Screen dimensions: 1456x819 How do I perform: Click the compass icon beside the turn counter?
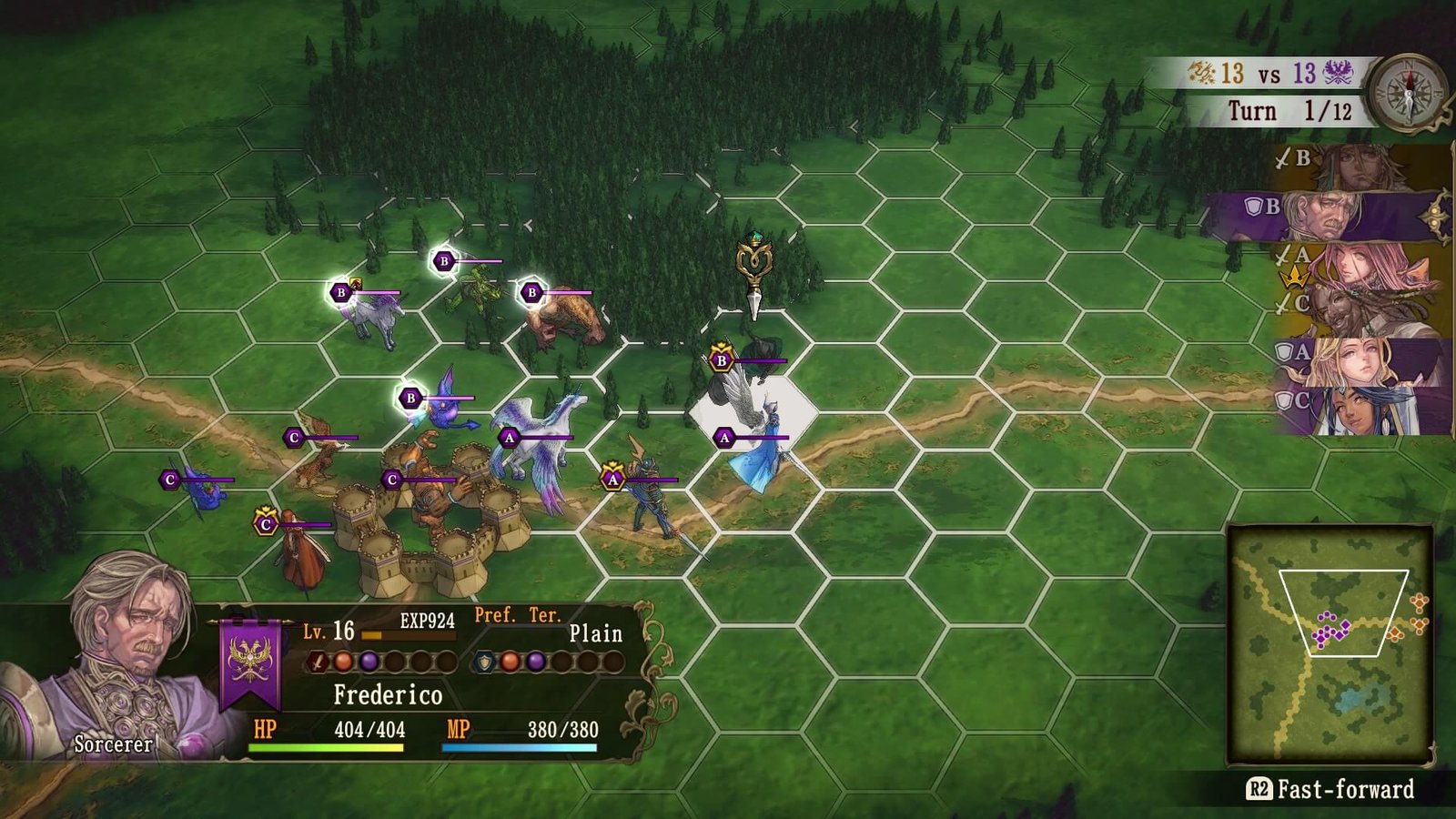(x=1409, y=92)
